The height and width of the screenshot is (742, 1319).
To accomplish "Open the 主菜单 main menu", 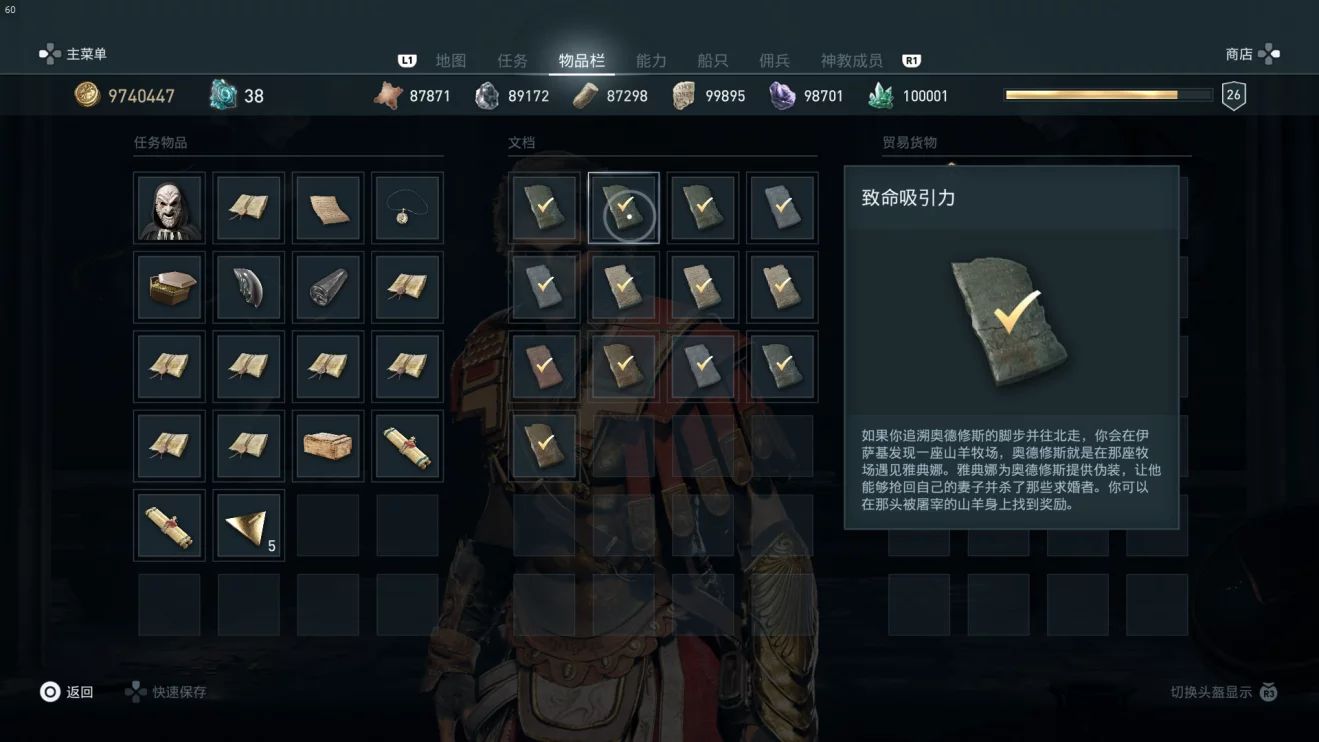I will [73, 54].
